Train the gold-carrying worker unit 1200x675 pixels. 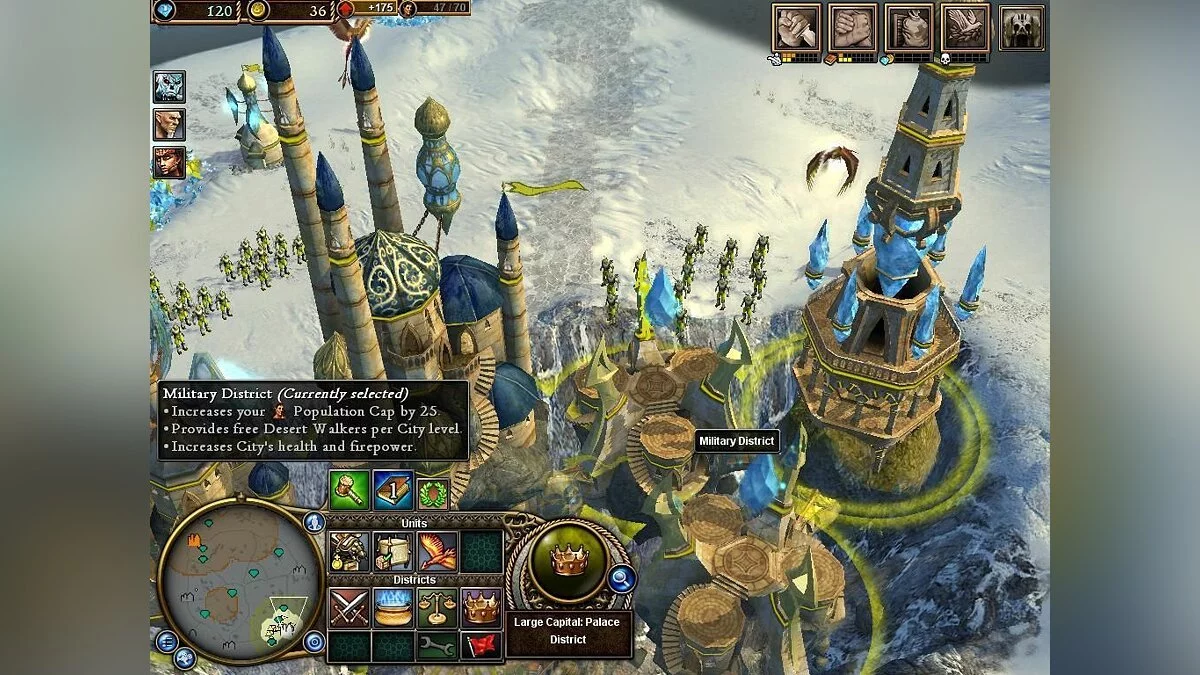coord(349,552)
